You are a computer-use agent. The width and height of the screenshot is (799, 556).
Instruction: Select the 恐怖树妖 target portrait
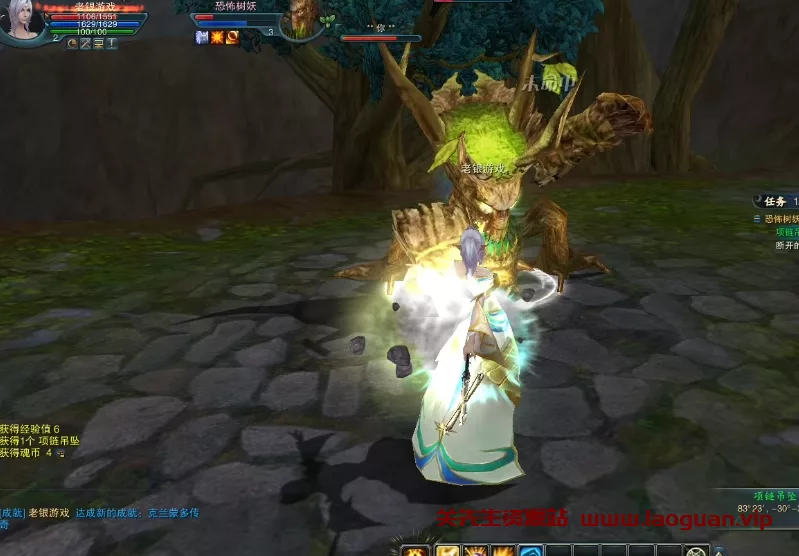pyautogui.click(x=303, y=20)
